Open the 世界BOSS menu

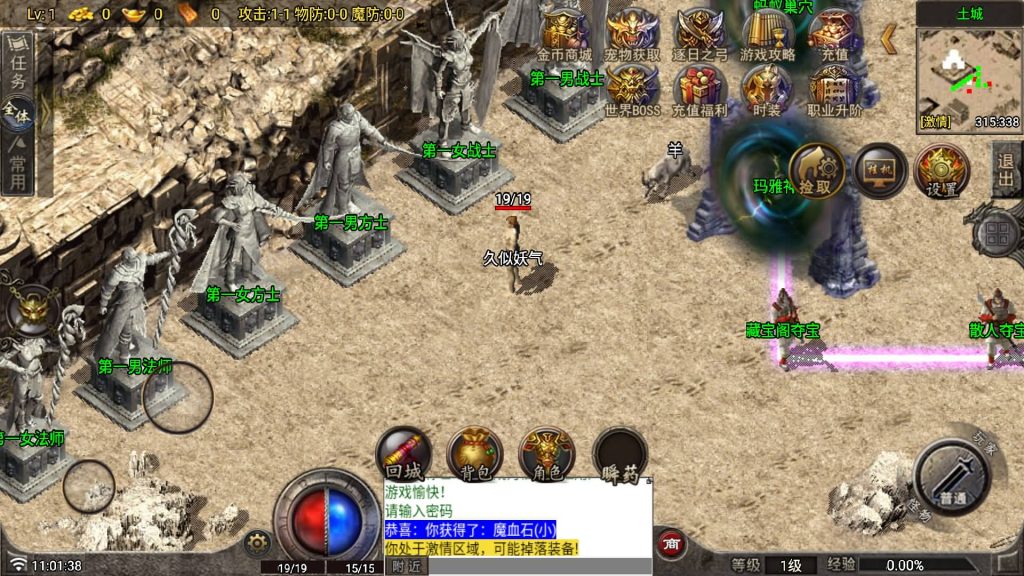[x=633, y=90]
